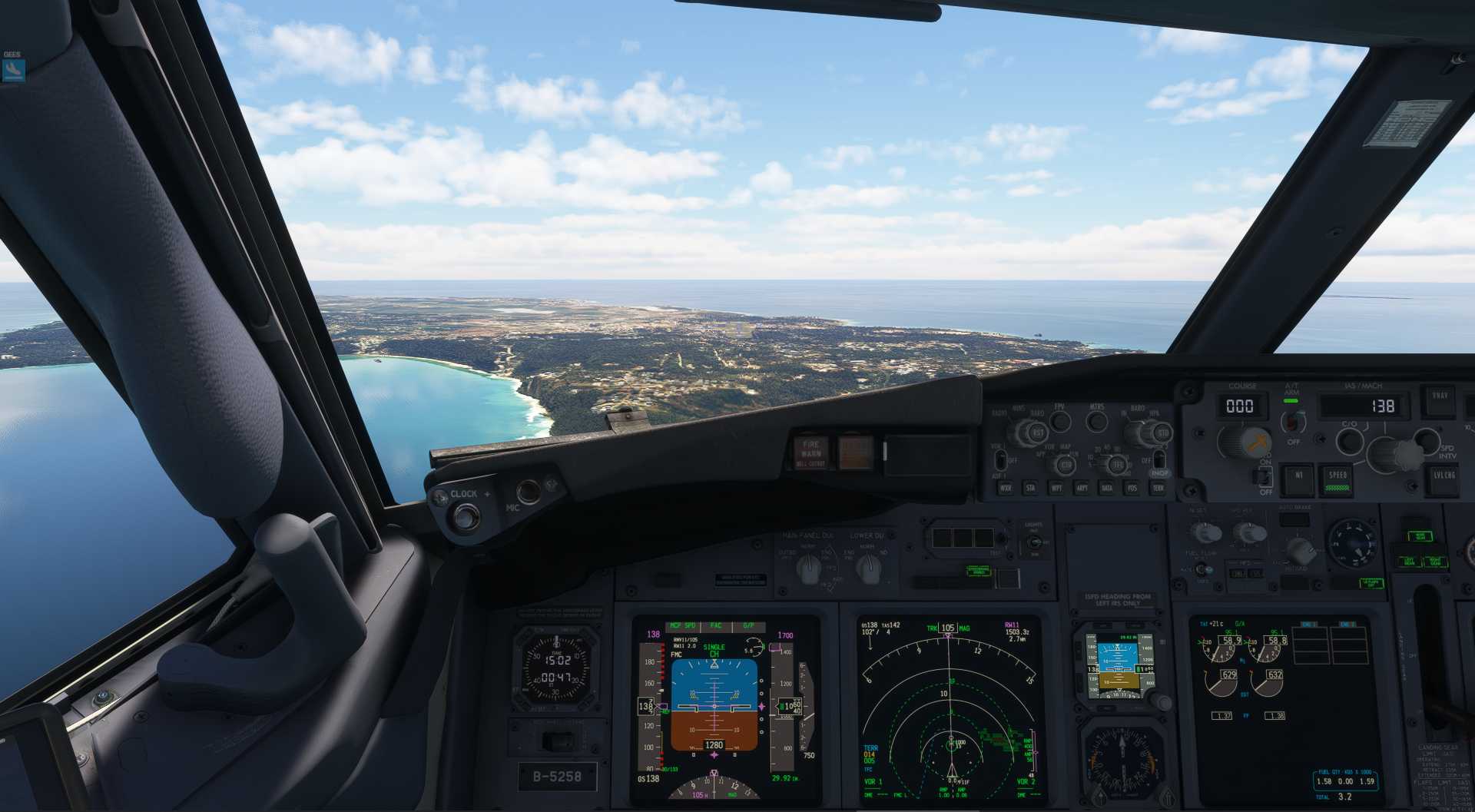Viewport: 1475px width, 812px height.
Task: Activate the POS map button
Action: [1132, 488]
